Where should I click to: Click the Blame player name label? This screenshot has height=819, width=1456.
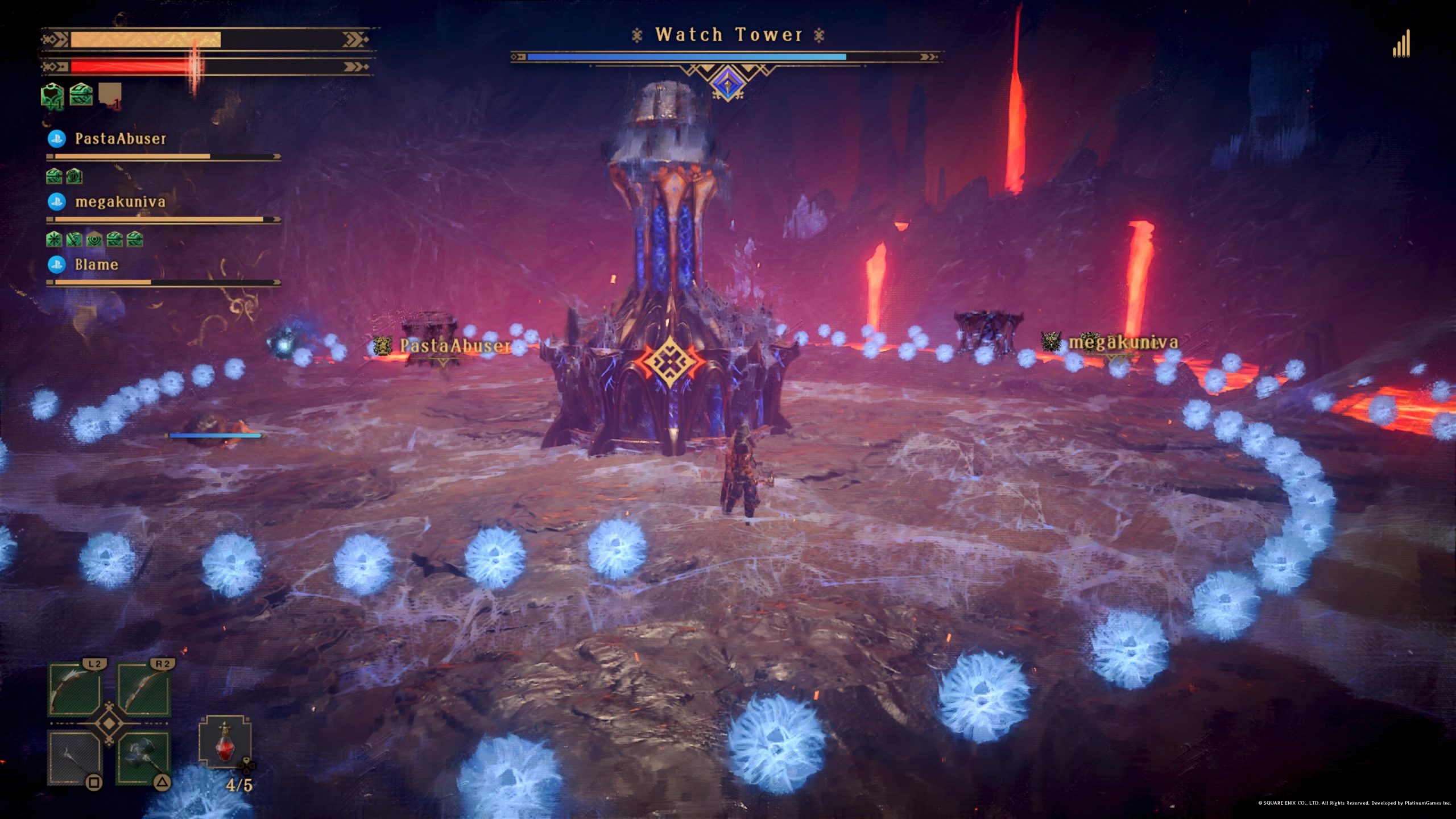pyautogui.click(x=96, y=264)
